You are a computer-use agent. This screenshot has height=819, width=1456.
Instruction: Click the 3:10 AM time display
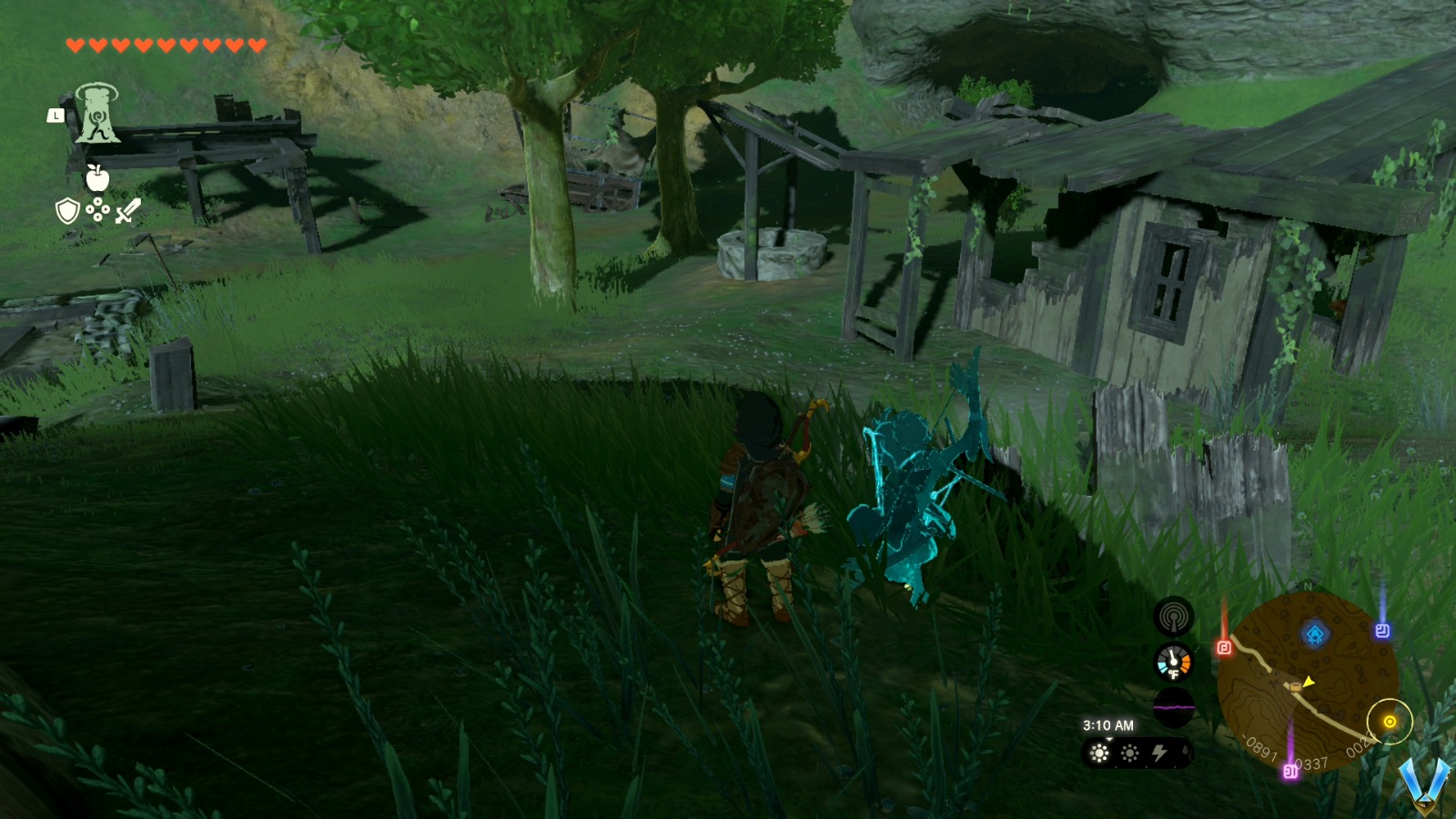(1108, 725)
